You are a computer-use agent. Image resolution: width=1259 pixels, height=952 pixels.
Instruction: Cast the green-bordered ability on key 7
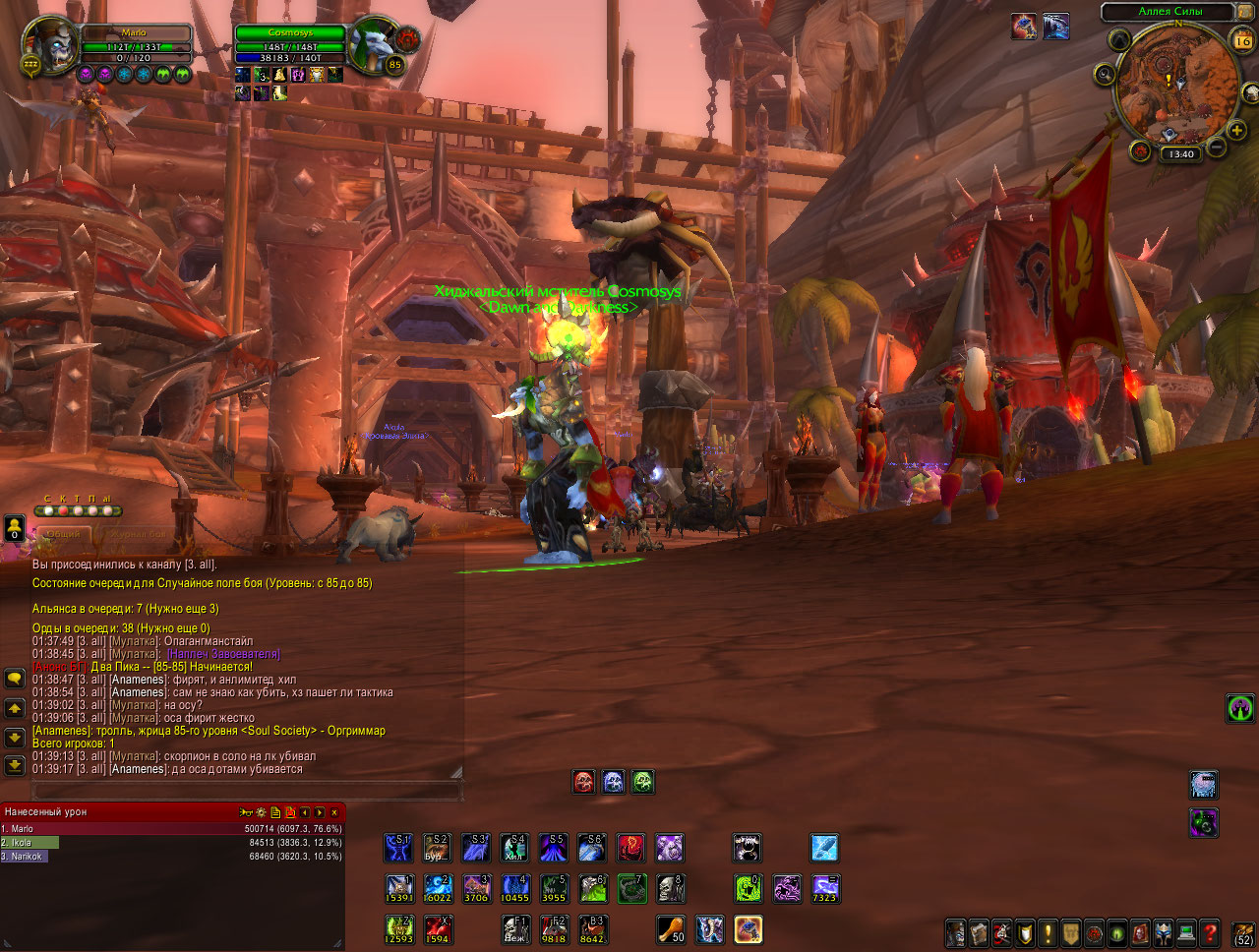click(631, 889)
